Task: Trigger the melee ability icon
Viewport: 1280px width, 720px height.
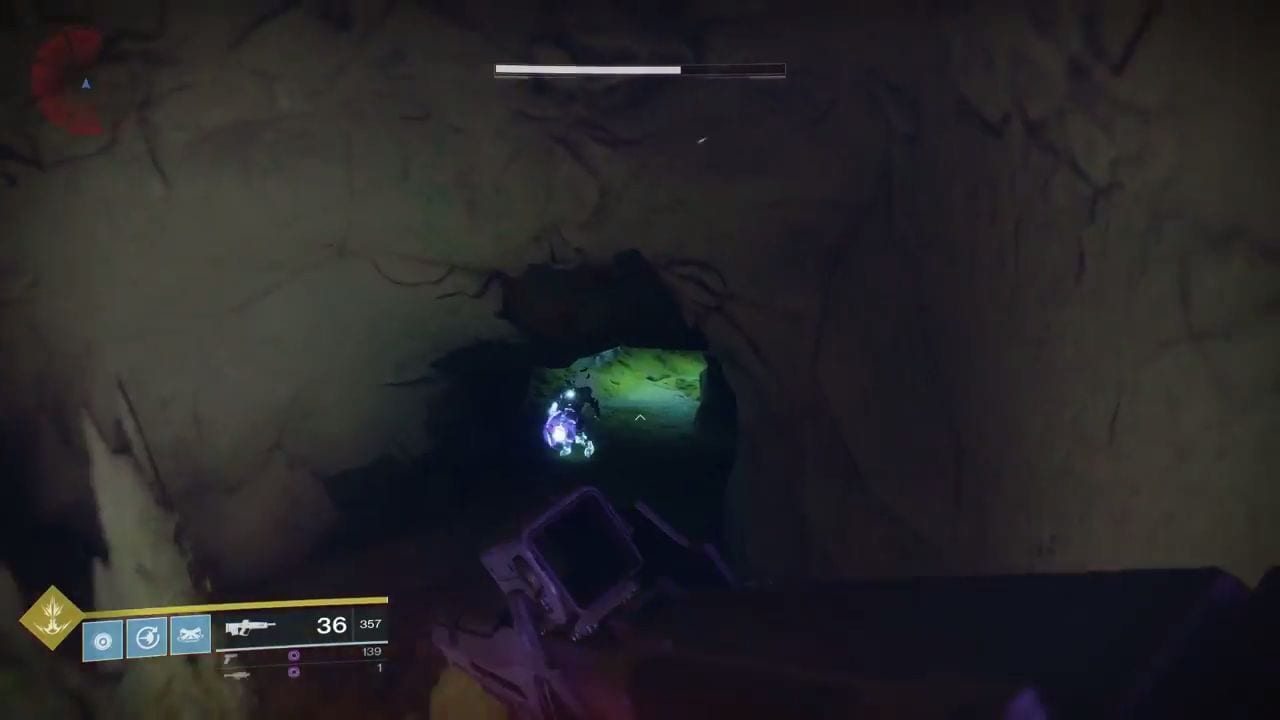Action: (147, 638)
